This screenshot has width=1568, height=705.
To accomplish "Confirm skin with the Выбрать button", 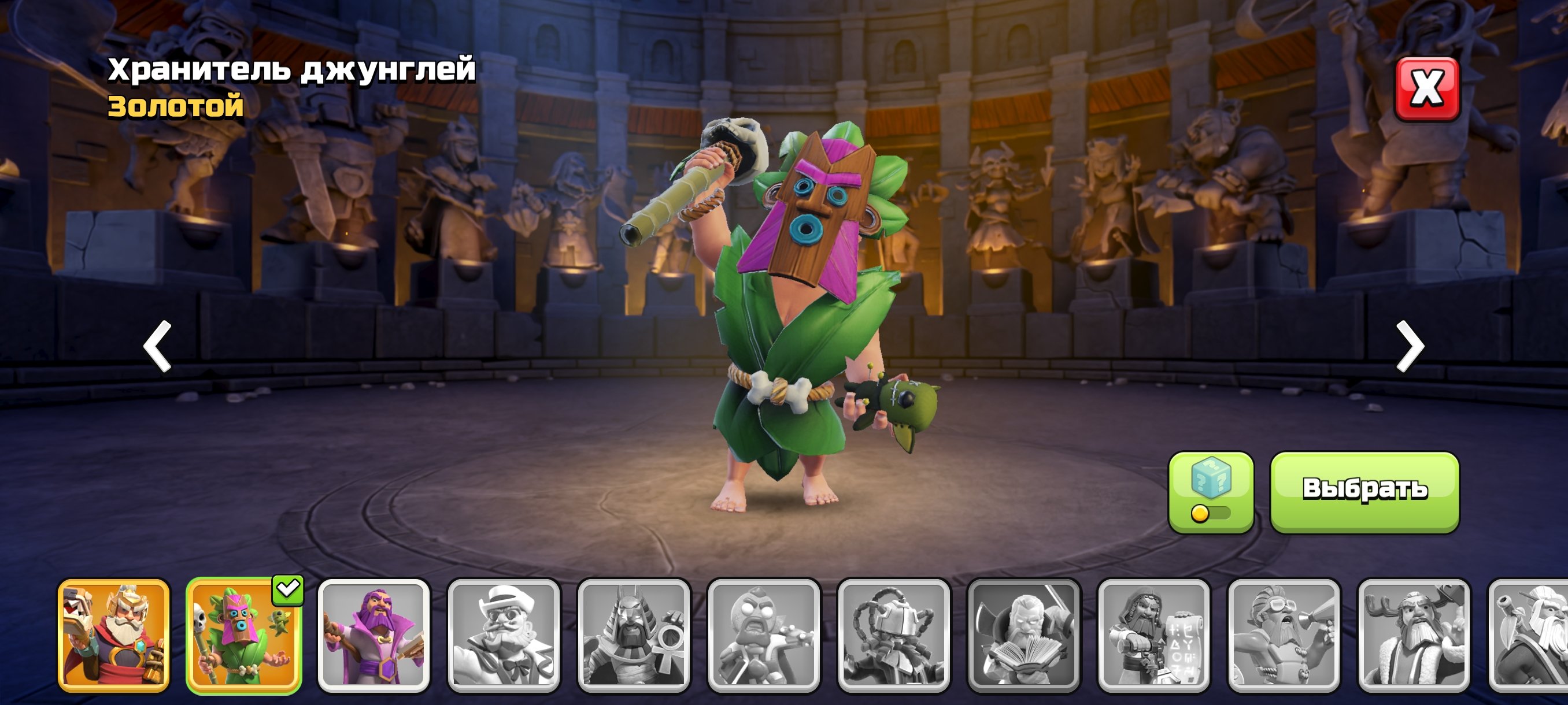I will pos(1364,492).
